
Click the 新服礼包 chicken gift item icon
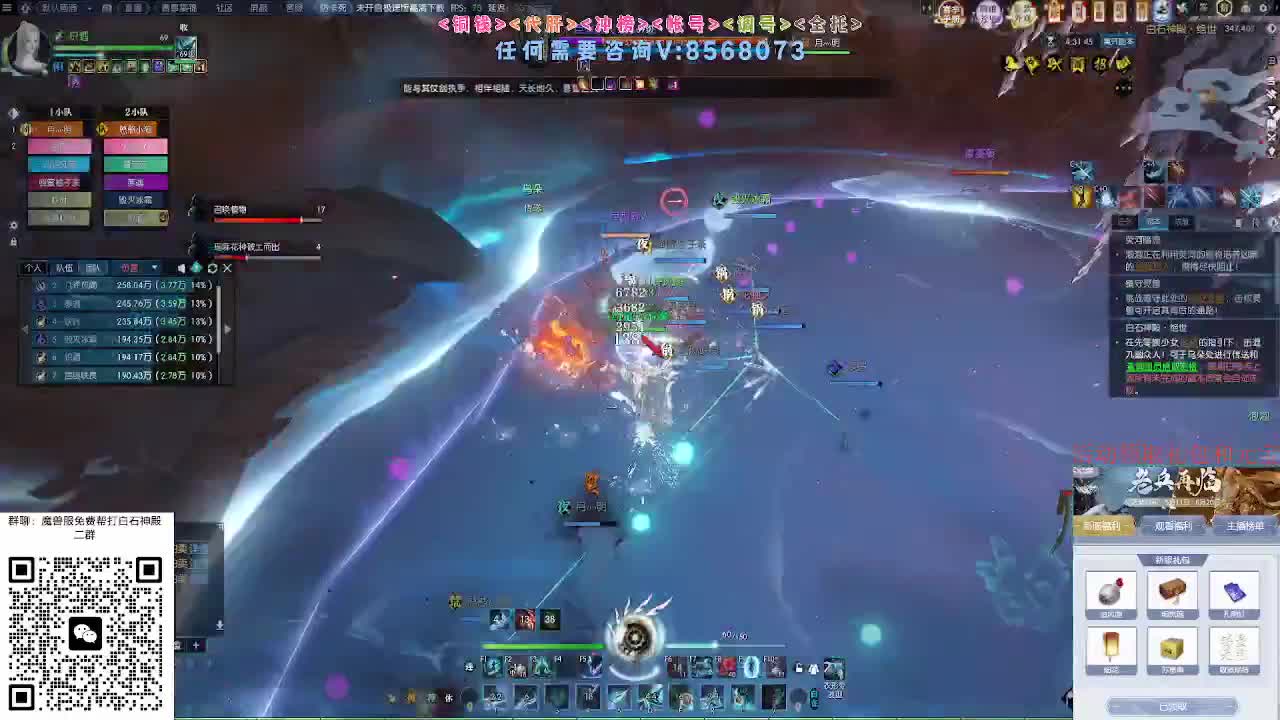pyautogui.click(x=1111, y=592)
